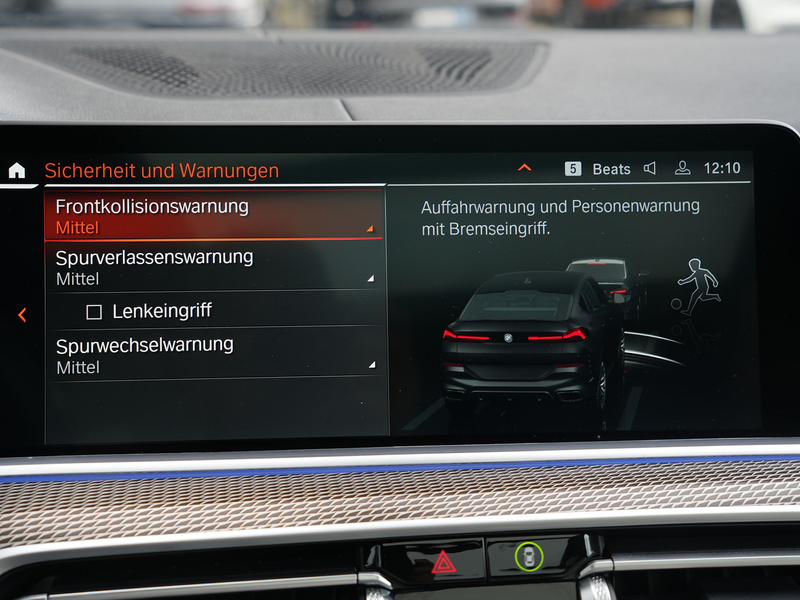
Task: Go back with the left arrow
Action: click(22, 315)
